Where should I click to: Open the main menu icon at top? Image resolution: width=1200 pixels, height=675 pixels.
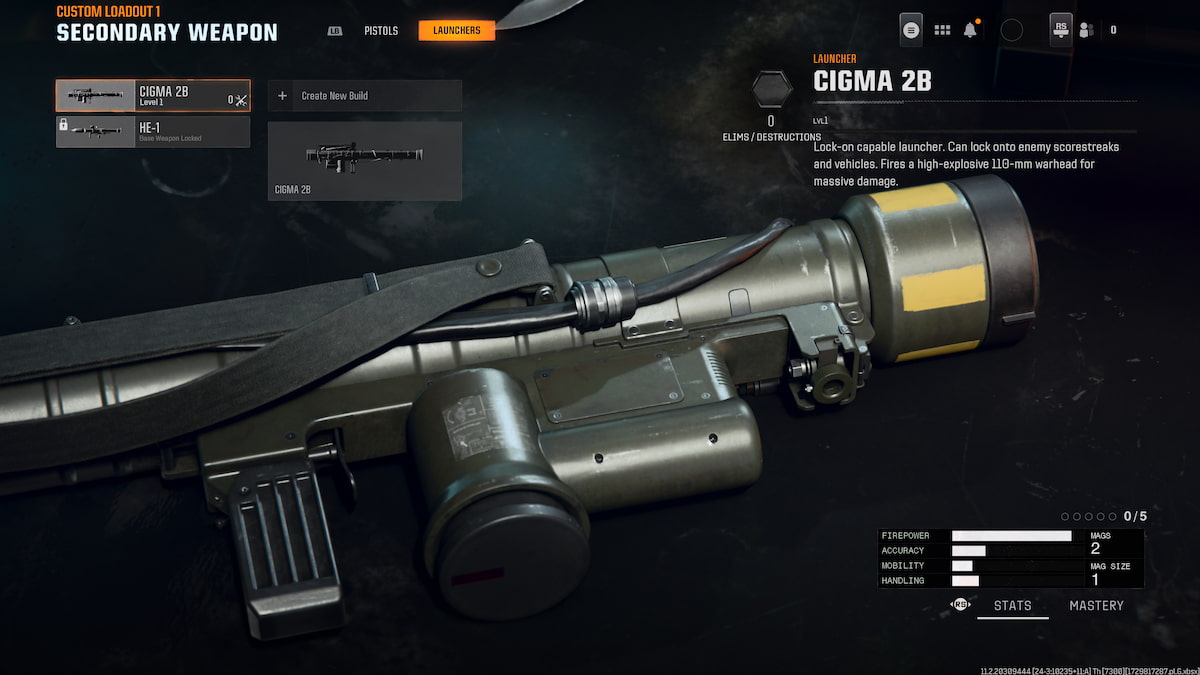(x=911, y=30)
